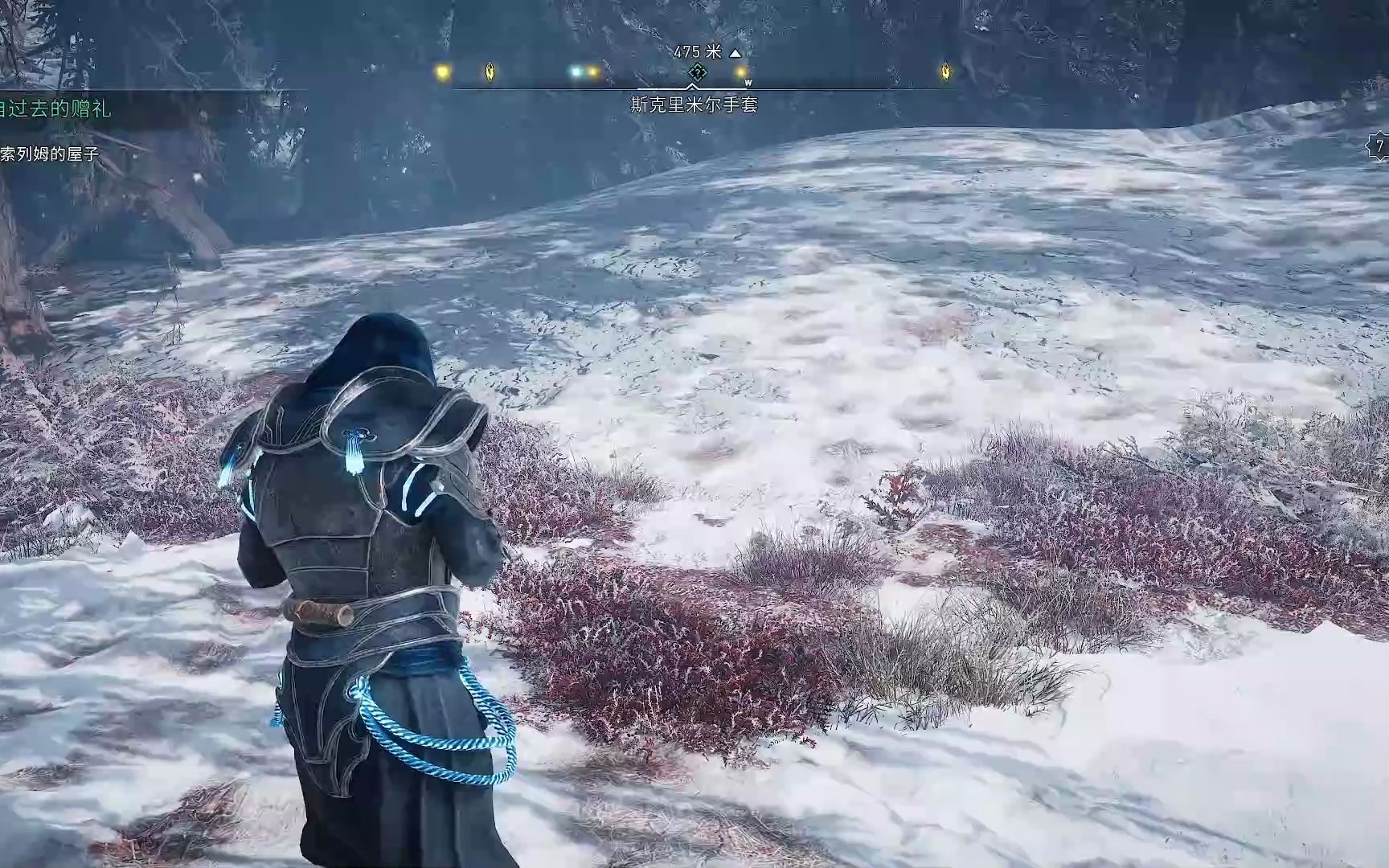The image size is (1389, 868).
Task: Open the W cardinal direction marker
Action: (748, 82)
